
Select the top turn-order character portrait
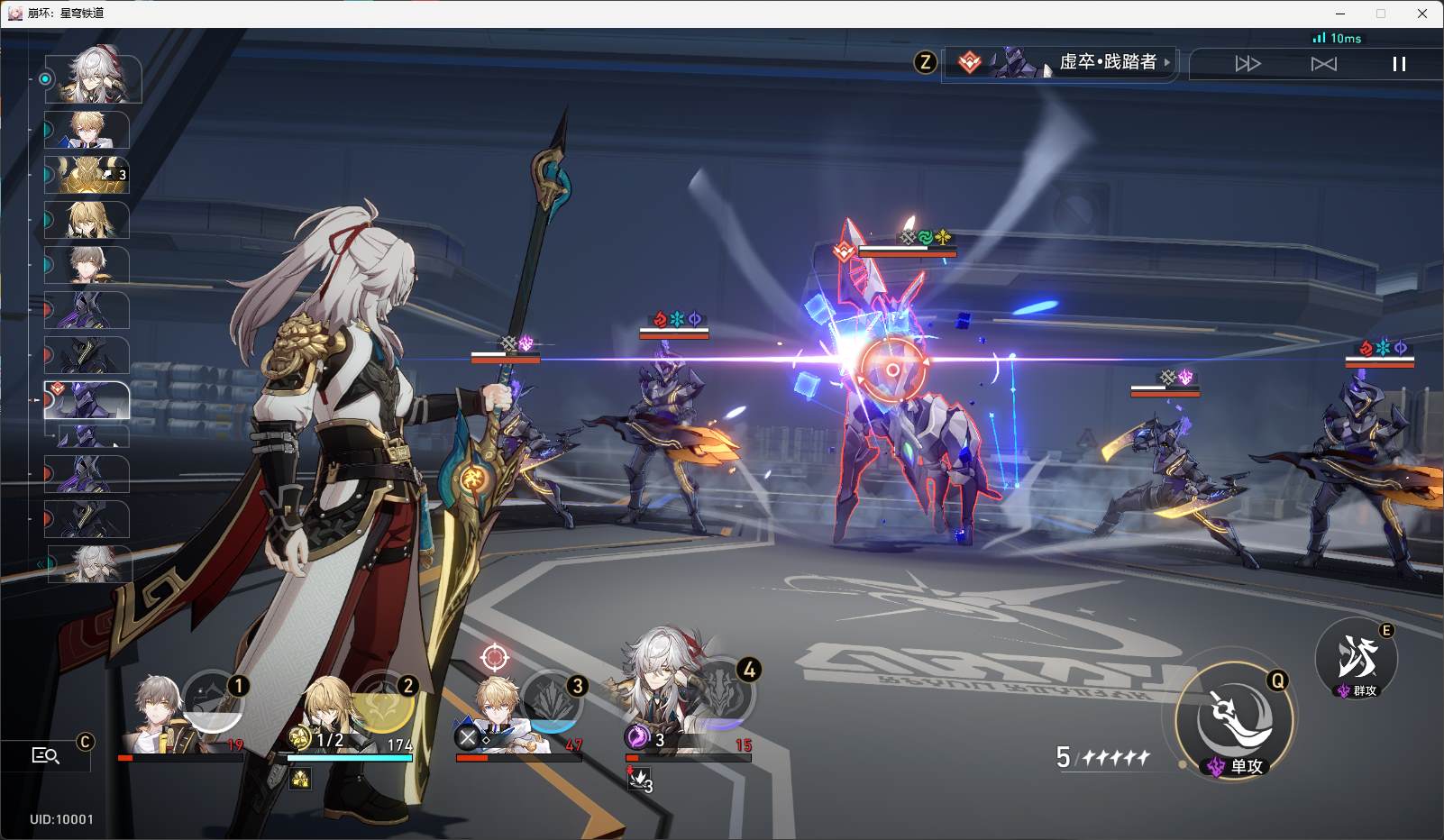click(x=93, y=78)
